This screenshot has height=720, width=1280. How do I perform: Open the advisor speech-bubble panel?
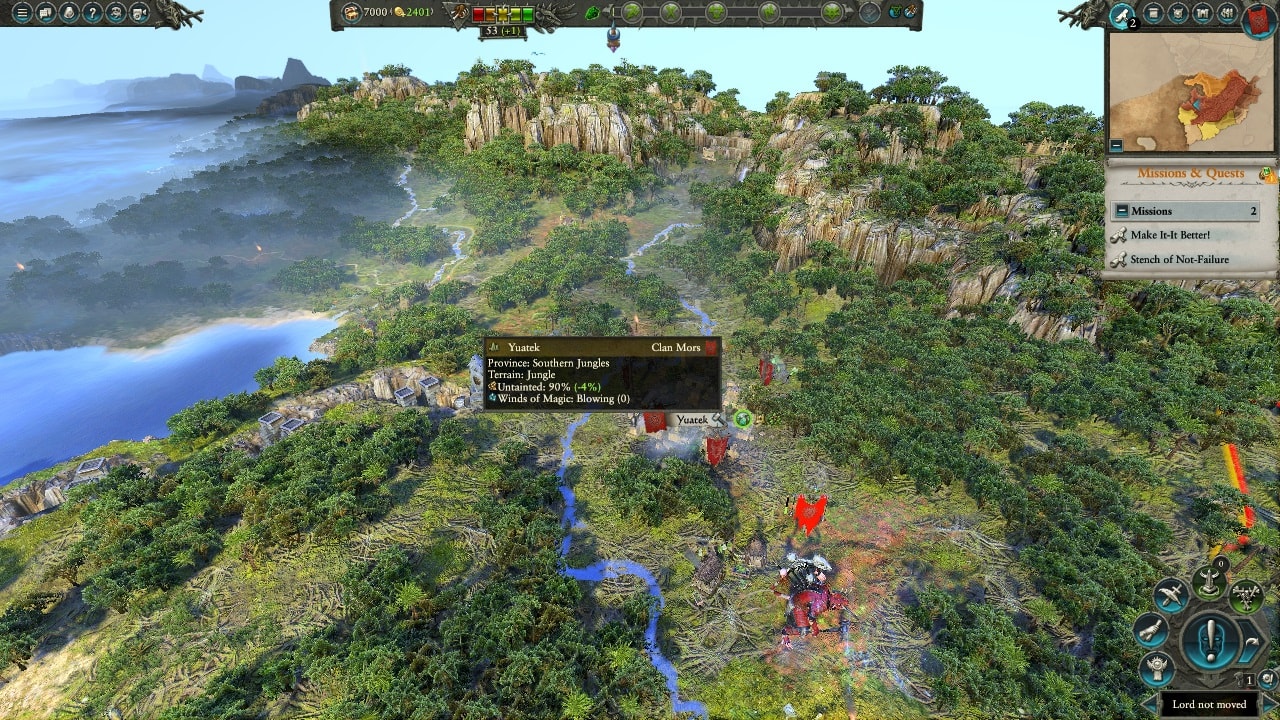click(x=46, y=13)
